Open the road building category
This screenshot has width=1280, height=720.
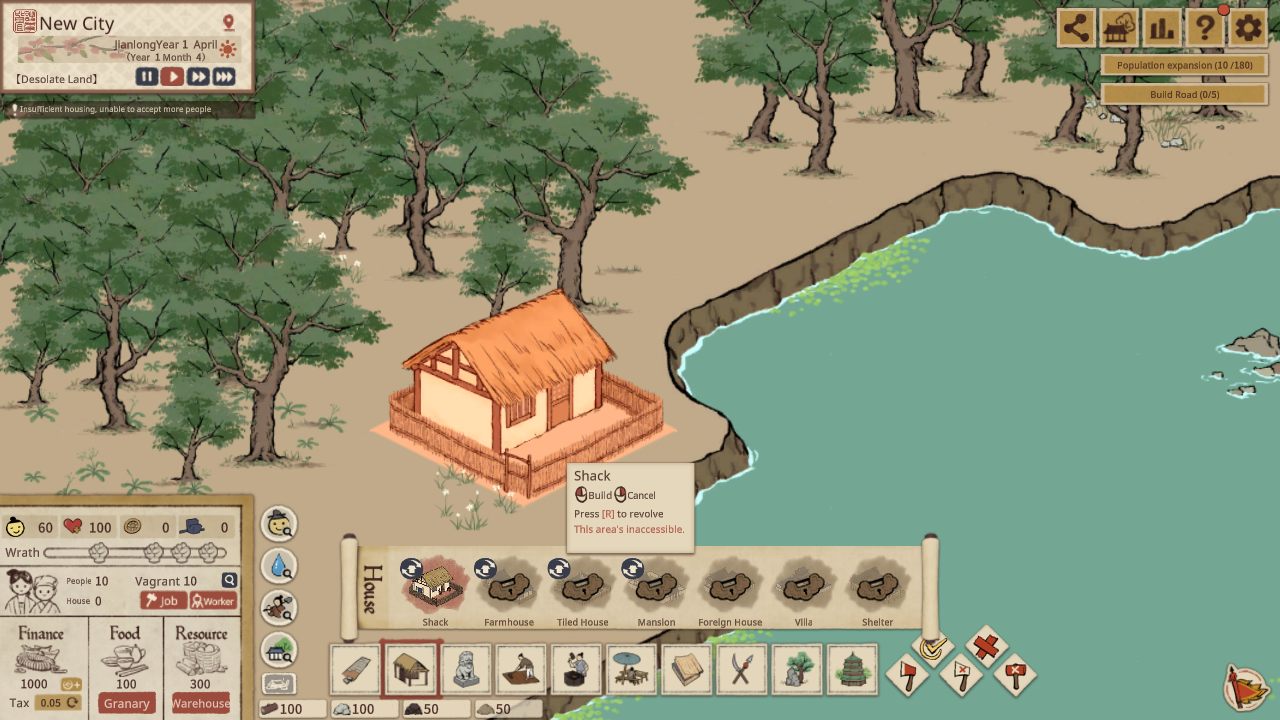pyautogui.click(x=356, y=670)
